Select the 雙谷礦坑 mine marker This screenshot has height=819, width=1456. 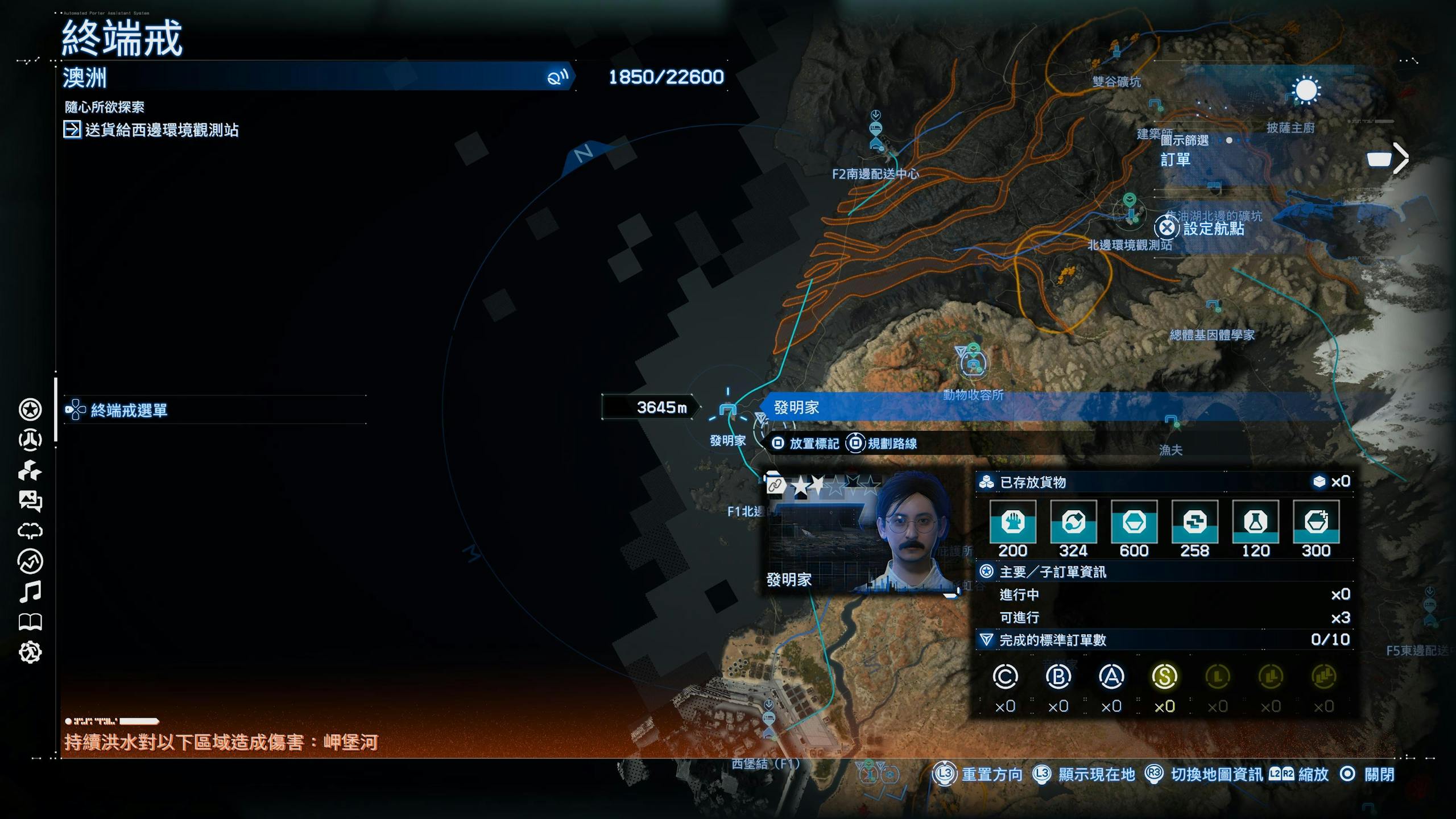[x=1116, y=51]
